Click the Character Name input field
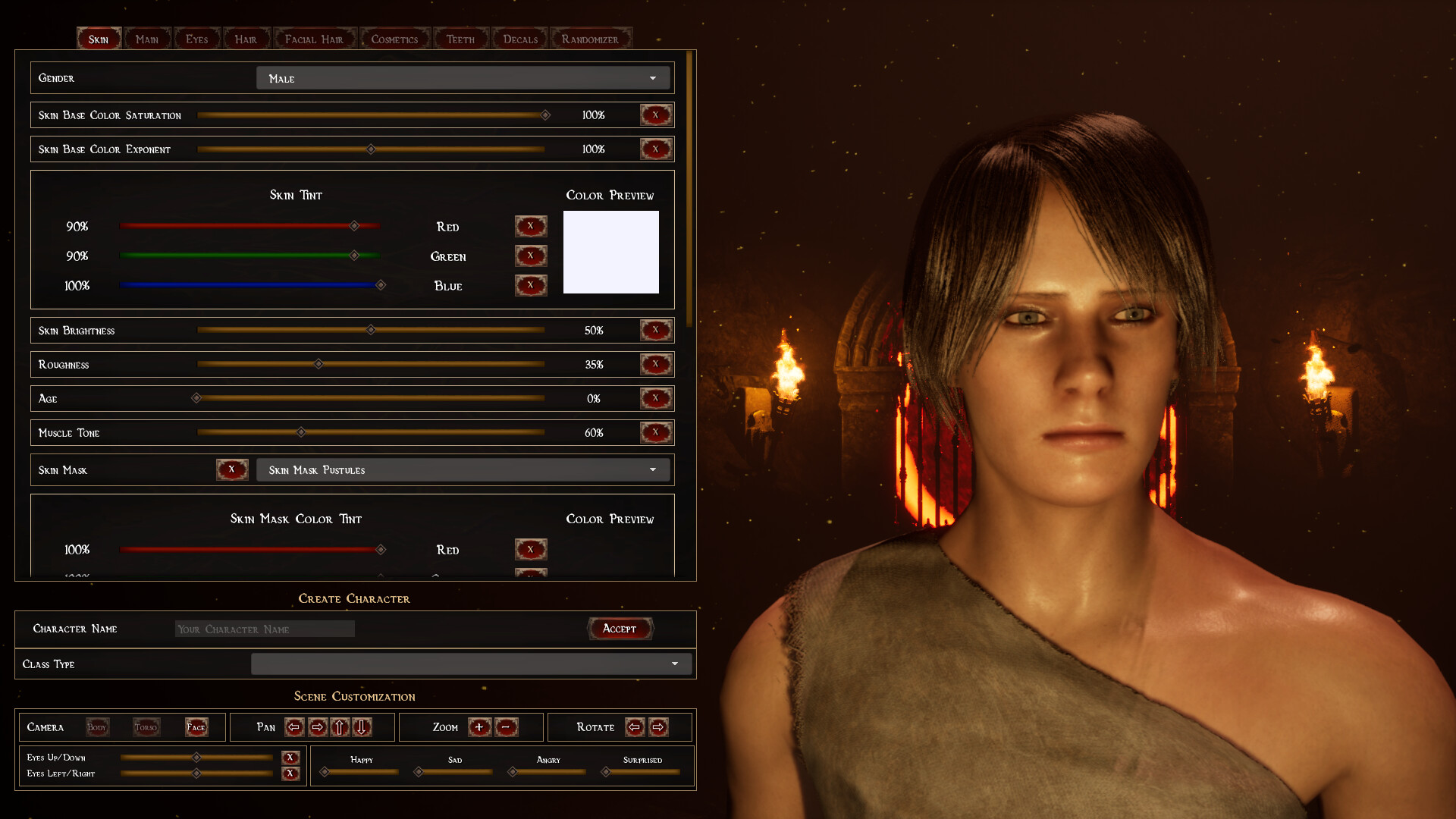The width and height of the screenshot is (1456, 819). point(264,629)
